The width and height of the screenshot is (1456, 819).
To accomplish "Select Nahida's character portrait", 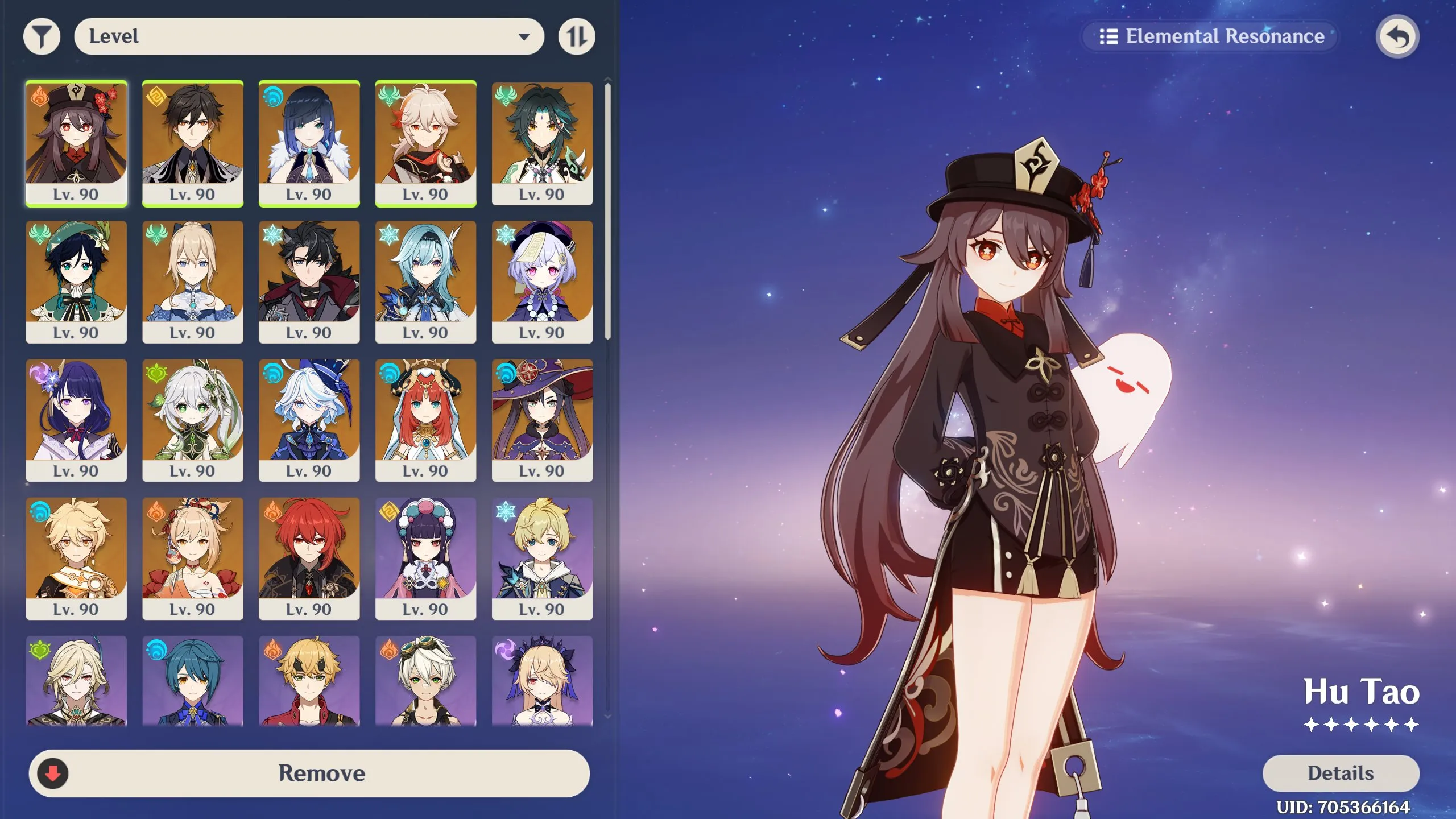I will click(193, 421).
